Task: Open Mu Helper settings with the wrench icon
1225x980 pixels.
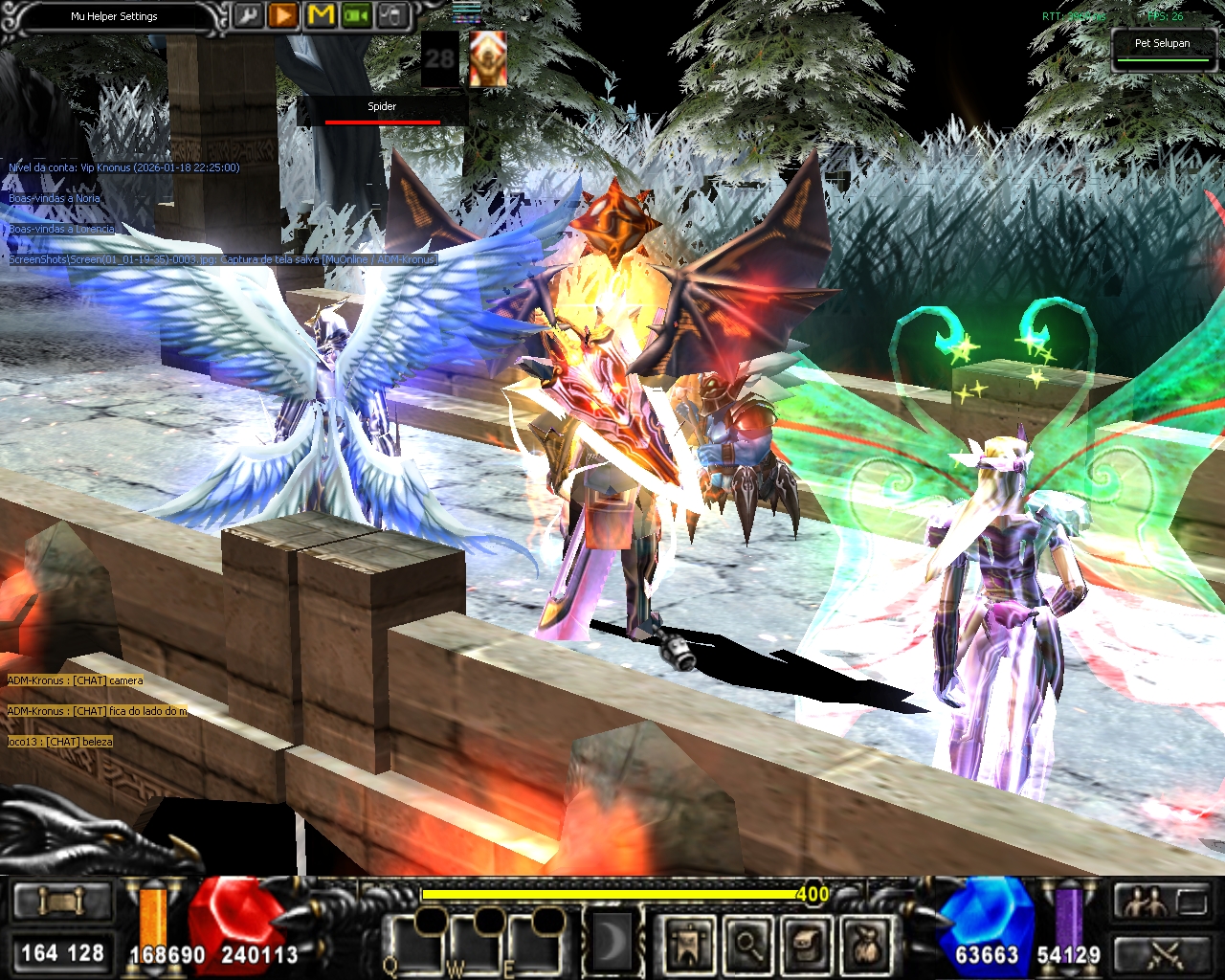Action: [249, 16]
